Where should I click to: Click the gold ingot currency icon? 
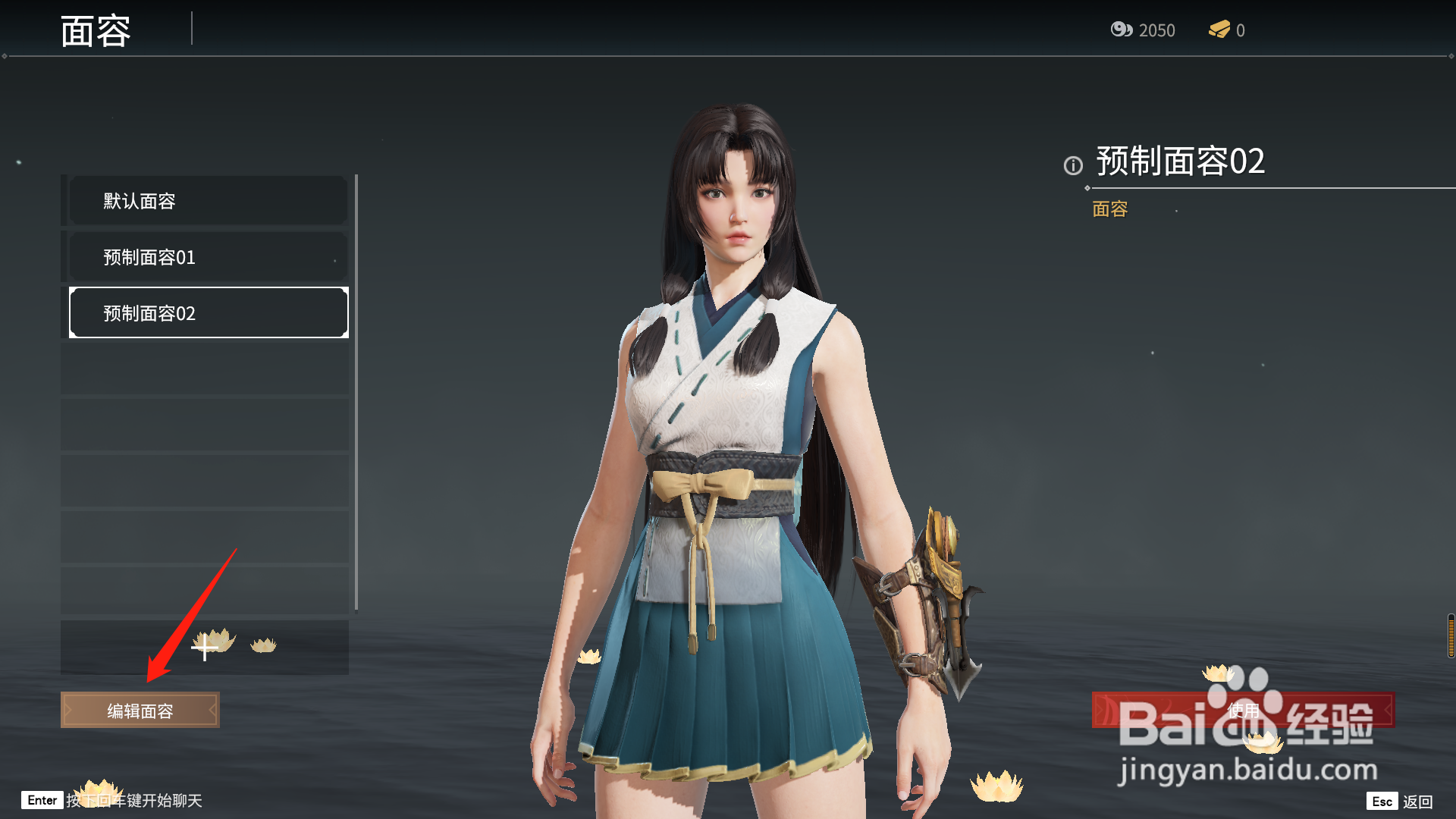point(1219,30)
